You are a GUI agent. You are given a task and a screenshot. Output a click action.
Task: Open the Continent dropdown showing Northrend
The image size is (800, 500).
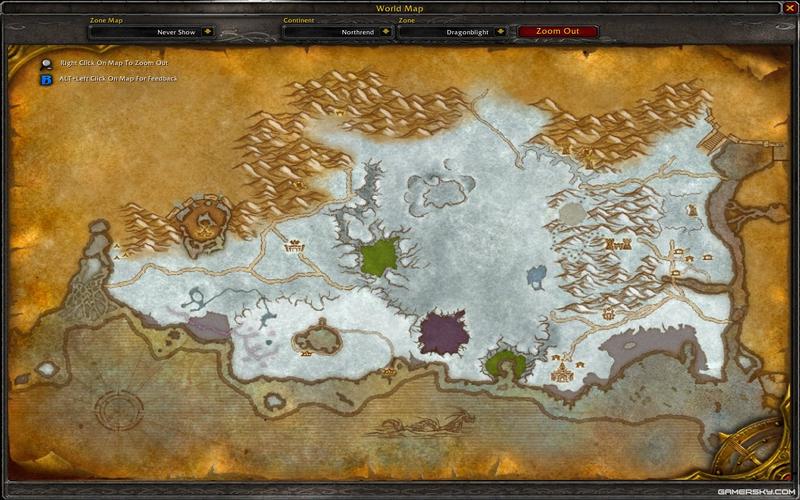(x=388, y=31)
